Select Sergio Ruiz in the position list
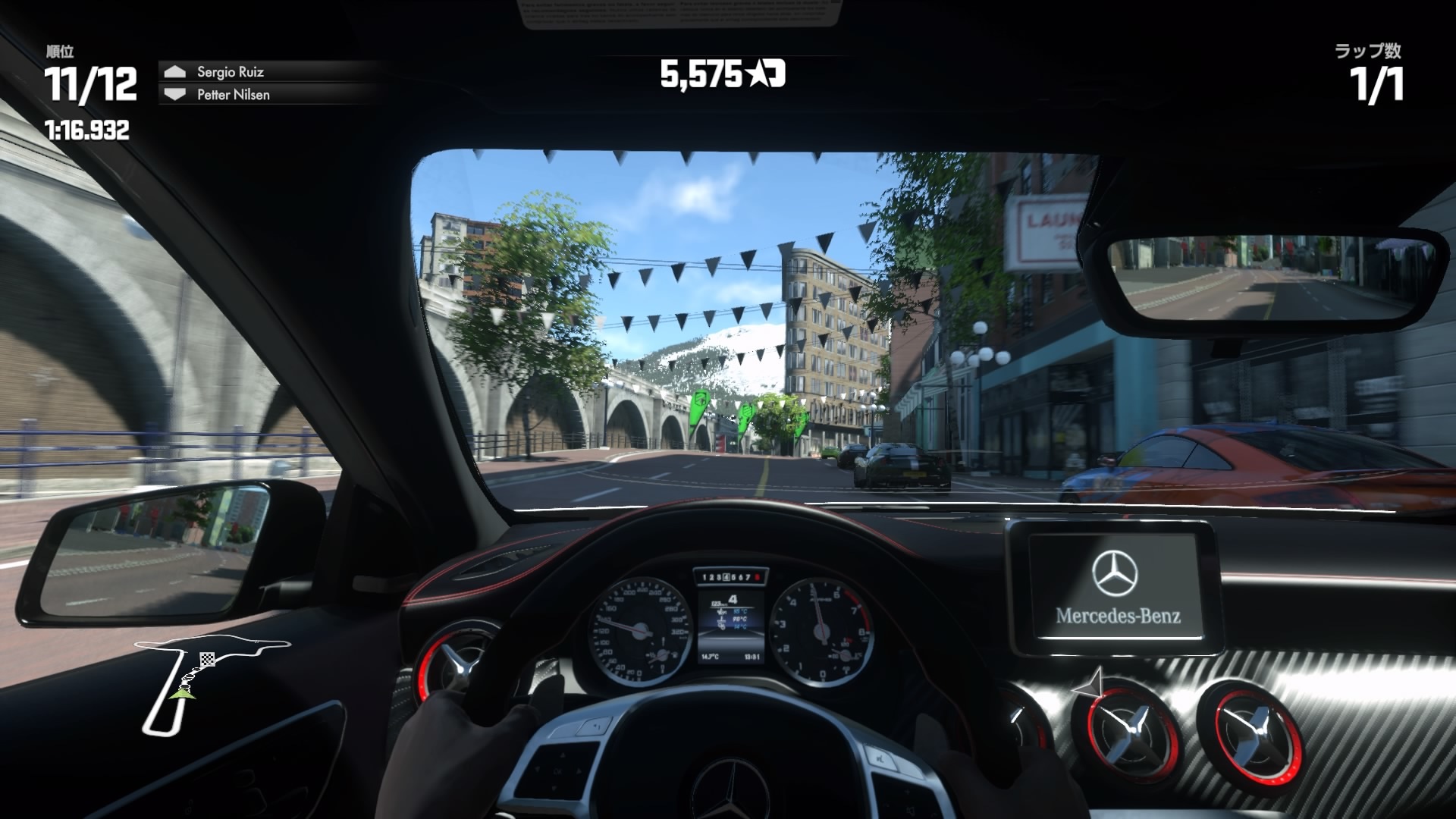Image resolution: width=1456 pixels, height=819 pixels. point(230,72)
